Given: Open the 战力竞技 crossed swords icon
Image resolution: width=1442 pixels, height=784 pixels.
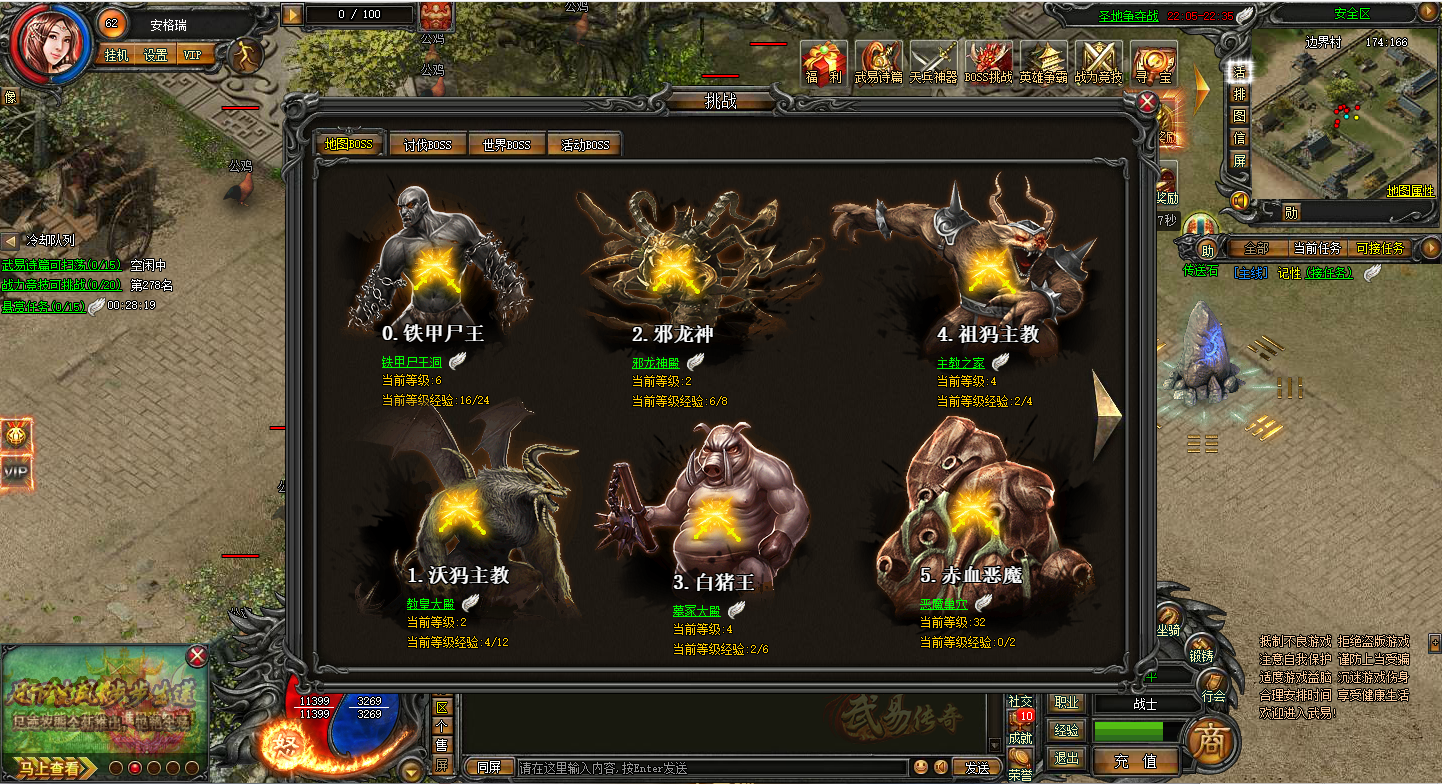Looking at the screenshot, I should click(x=1098, y=63).
